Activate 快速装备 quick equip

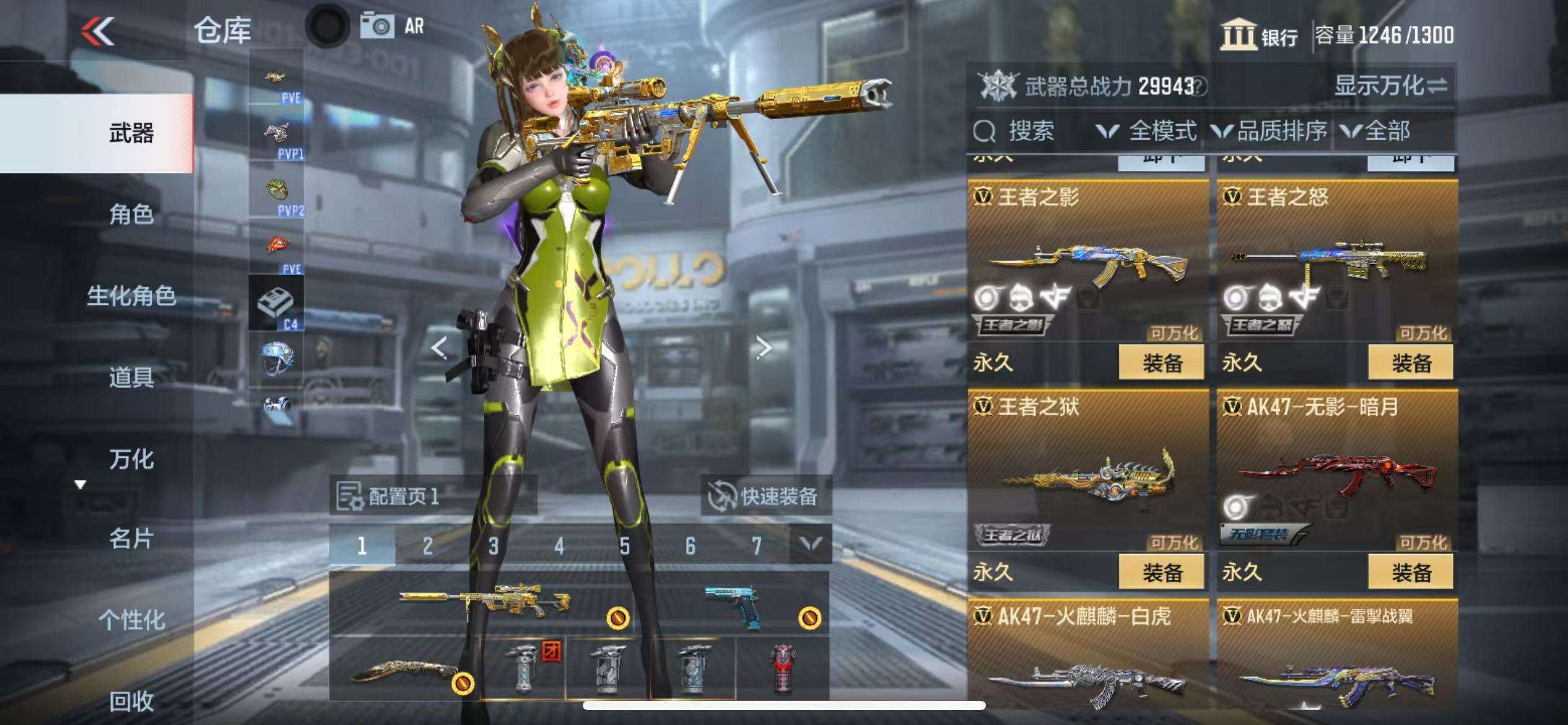click(765, 496)
